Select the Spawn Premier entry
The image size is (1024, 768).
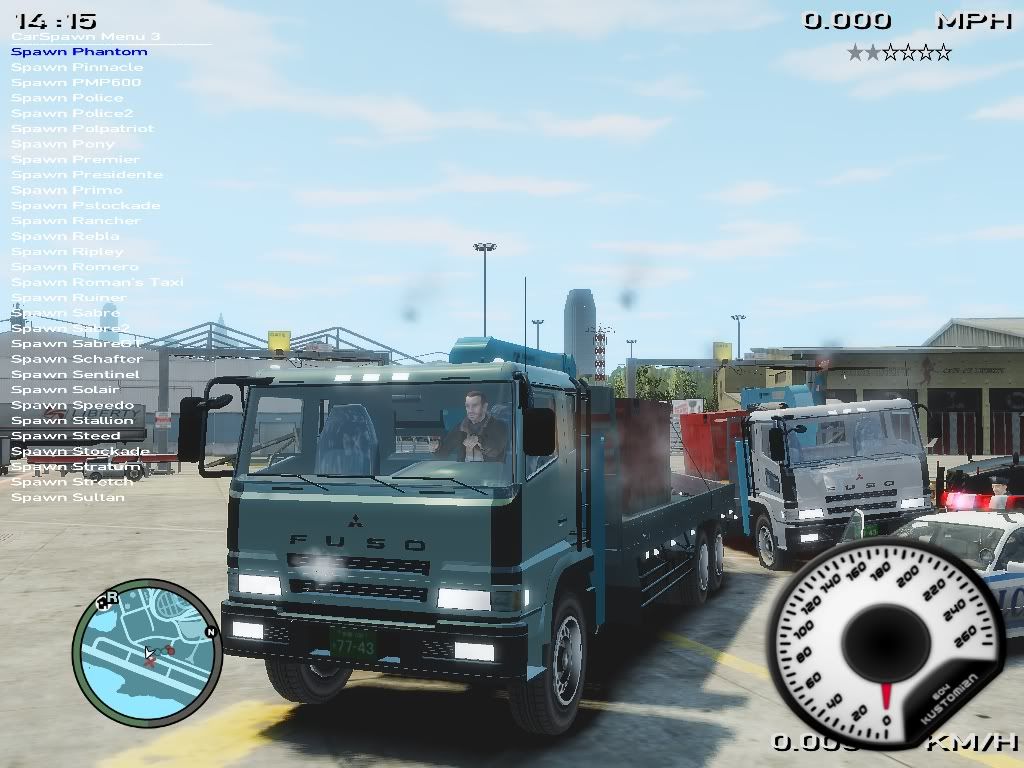tap(76, 160)
